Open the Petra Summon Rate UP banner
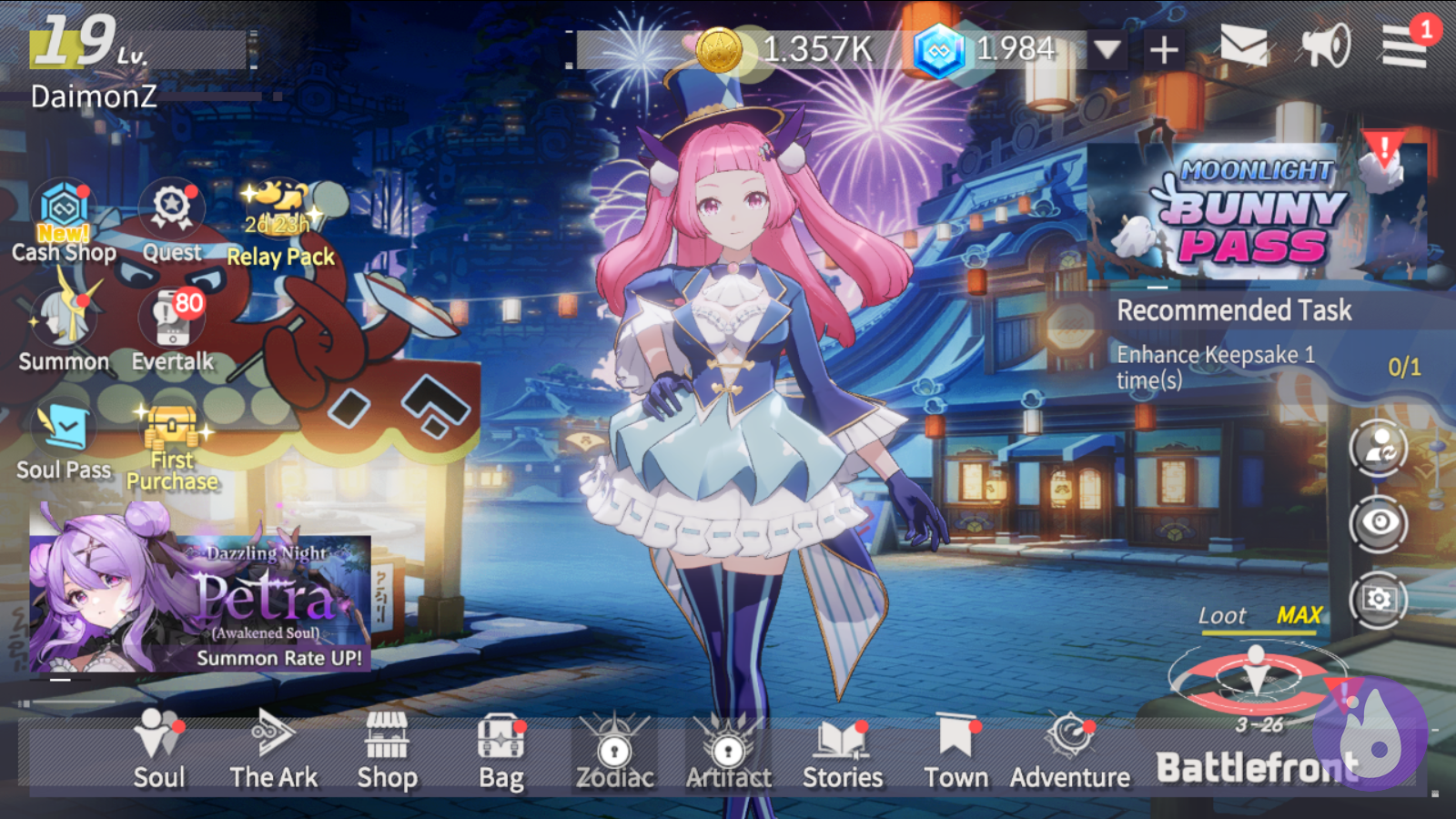The height and width of the screenshot is (819, 1456). pyautogui.click(x=200, y=601)
